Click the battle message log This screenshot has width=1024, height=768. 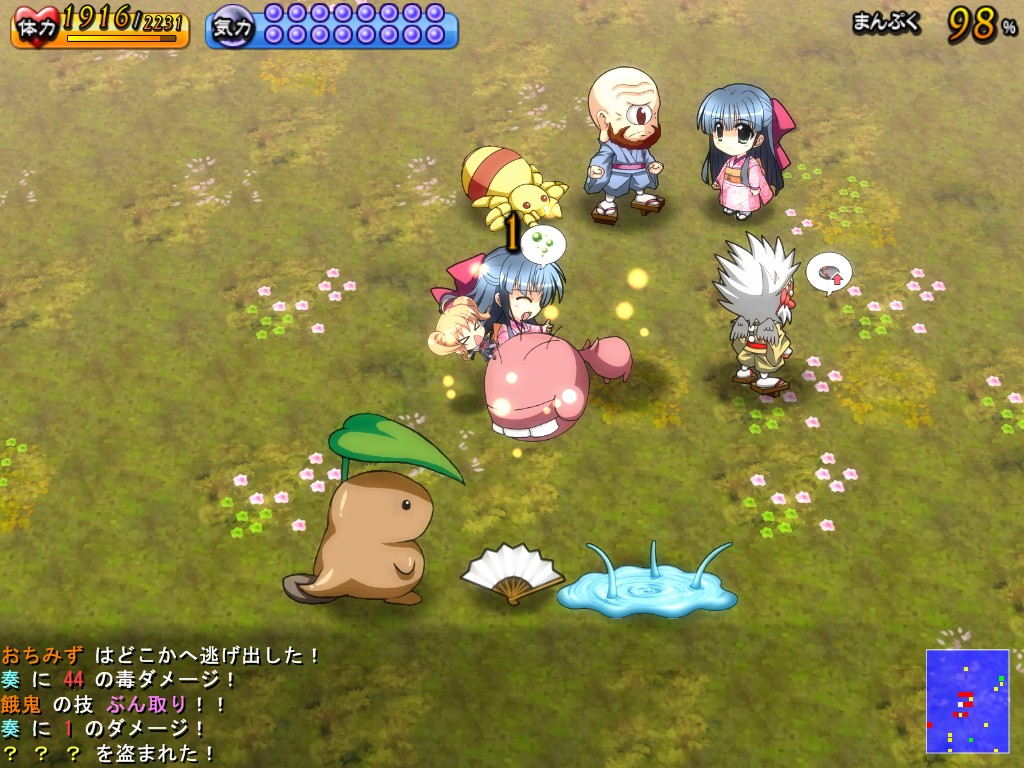pyautogui.click(x=160, y=704)
